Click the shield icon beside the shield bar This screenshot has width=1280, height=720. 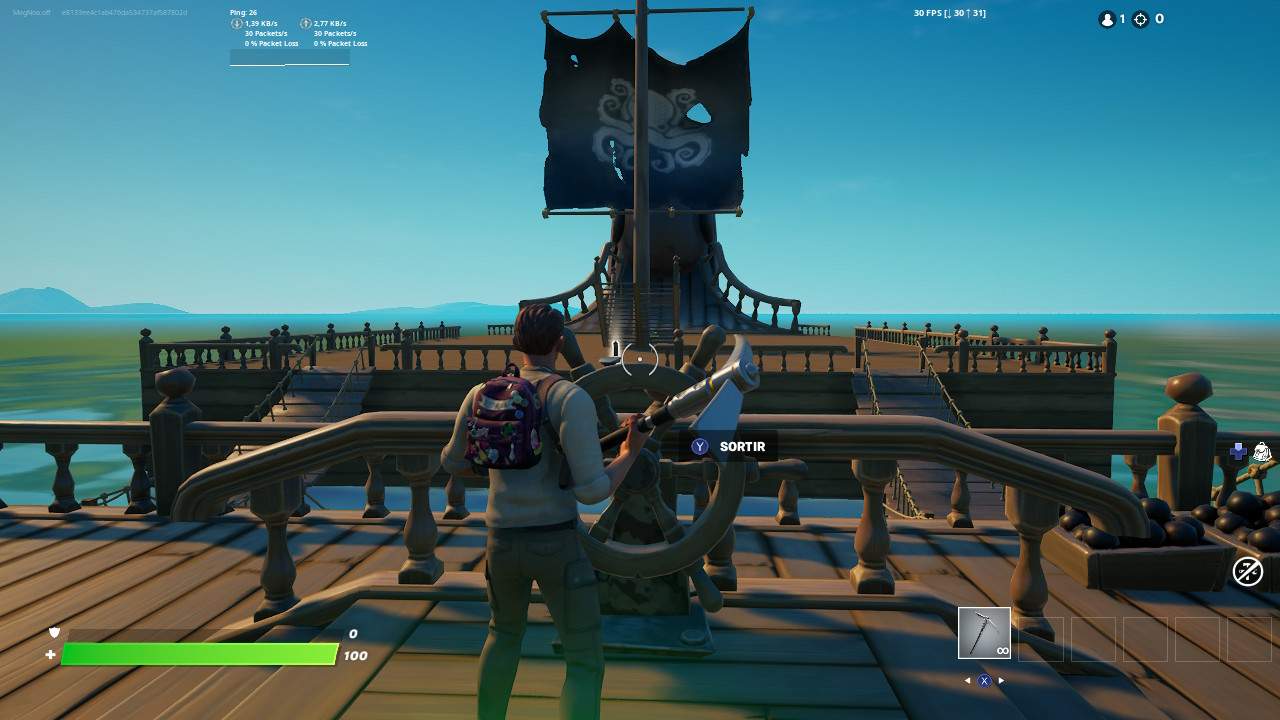click(53, 632)
